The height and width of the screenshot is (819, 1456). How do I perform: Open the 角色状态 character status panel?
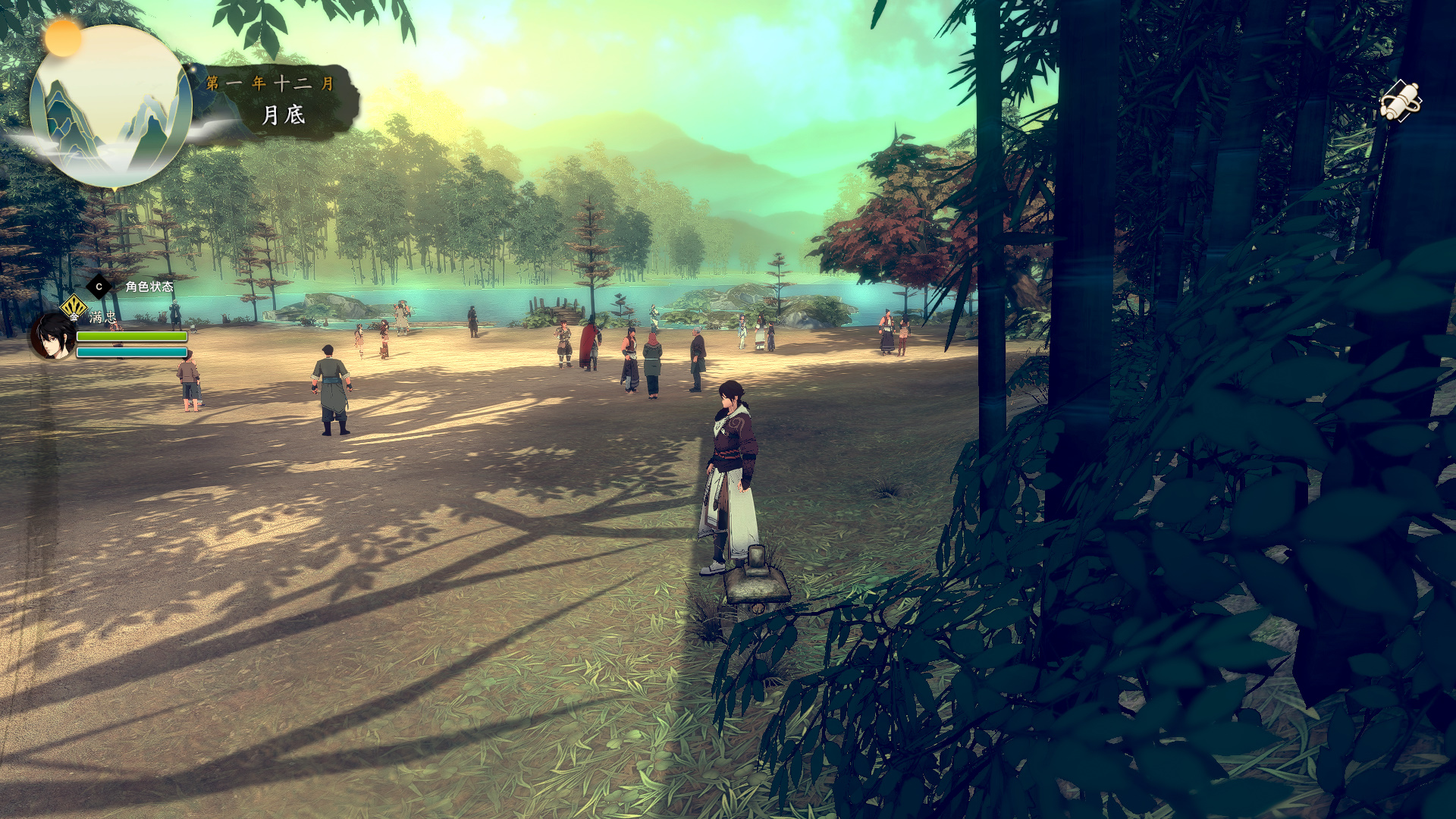[149, 287]
